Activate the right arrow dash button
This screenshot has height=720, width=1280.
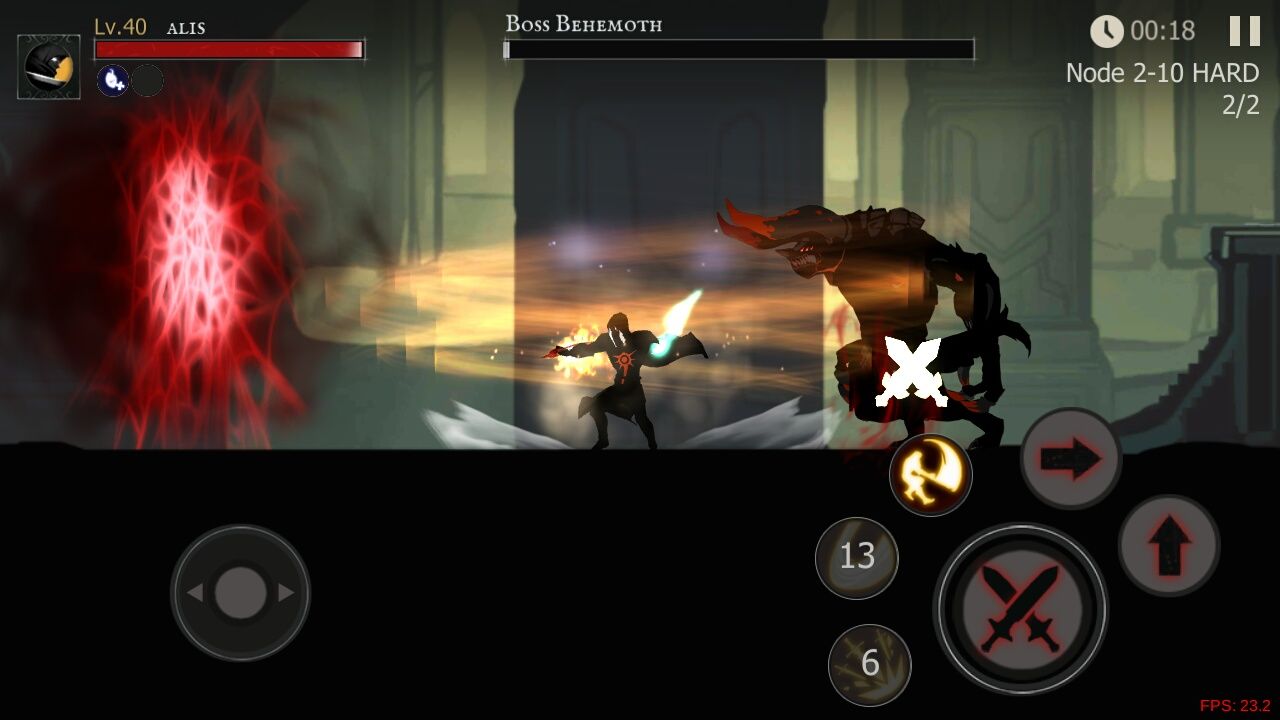pyautogui.click(x=1070, y=459)
